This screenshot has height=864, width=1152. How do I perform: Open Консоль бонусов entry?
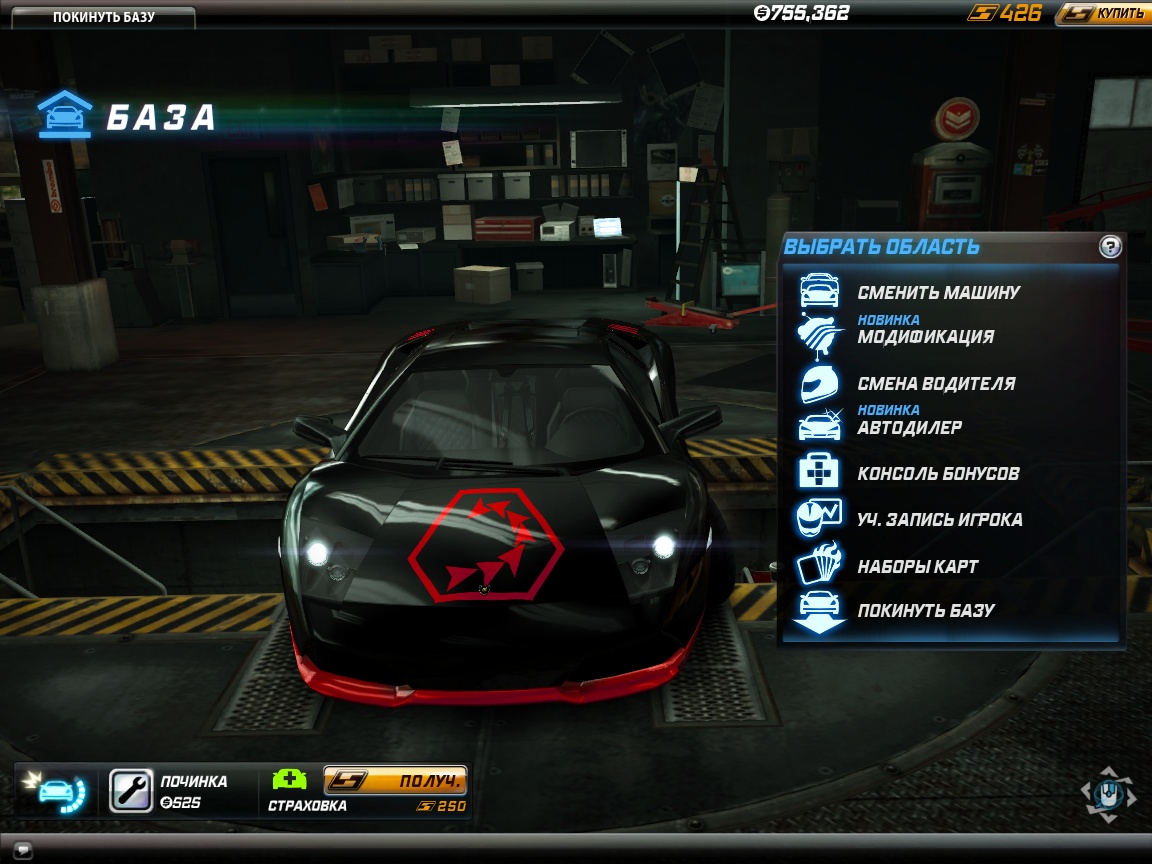click(x=938, y=473)
